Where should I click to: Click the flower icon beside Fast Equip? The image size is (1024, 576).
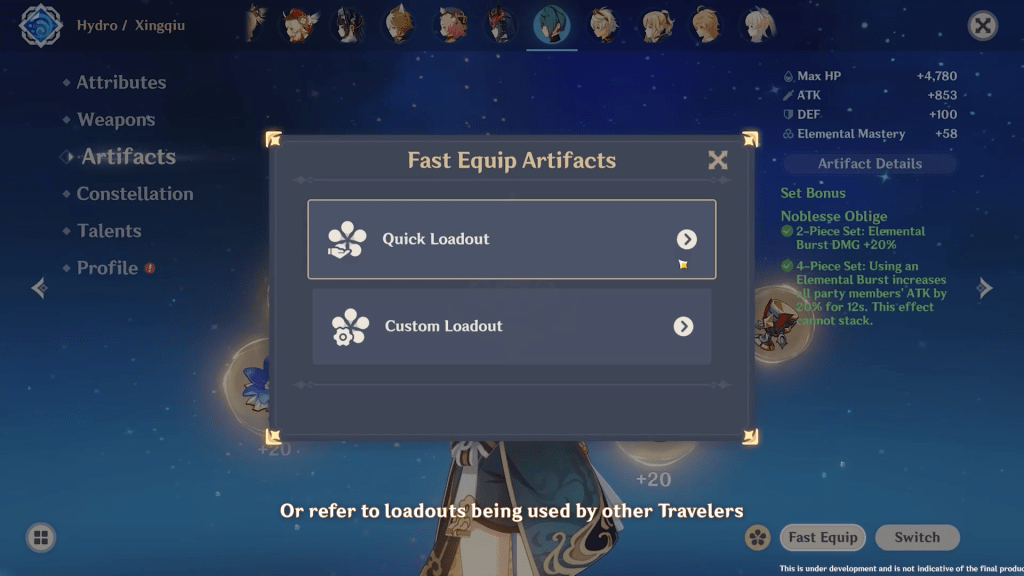click(758, 537)
